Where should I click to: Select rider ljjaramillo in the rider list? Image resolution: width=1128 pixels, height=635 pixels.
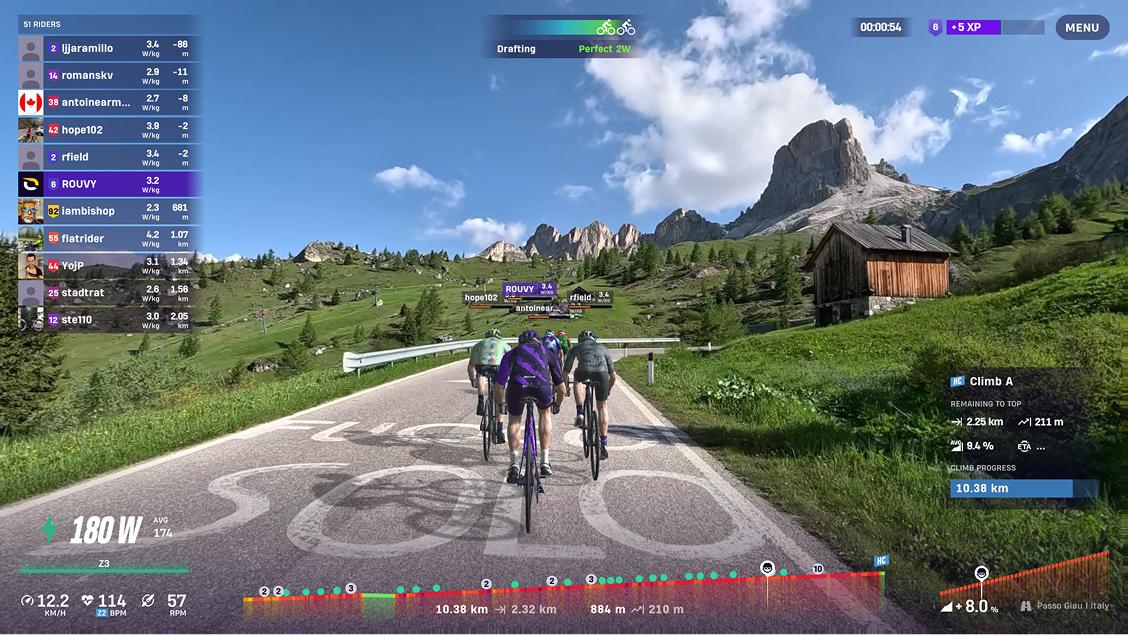(x=110, y=48)
